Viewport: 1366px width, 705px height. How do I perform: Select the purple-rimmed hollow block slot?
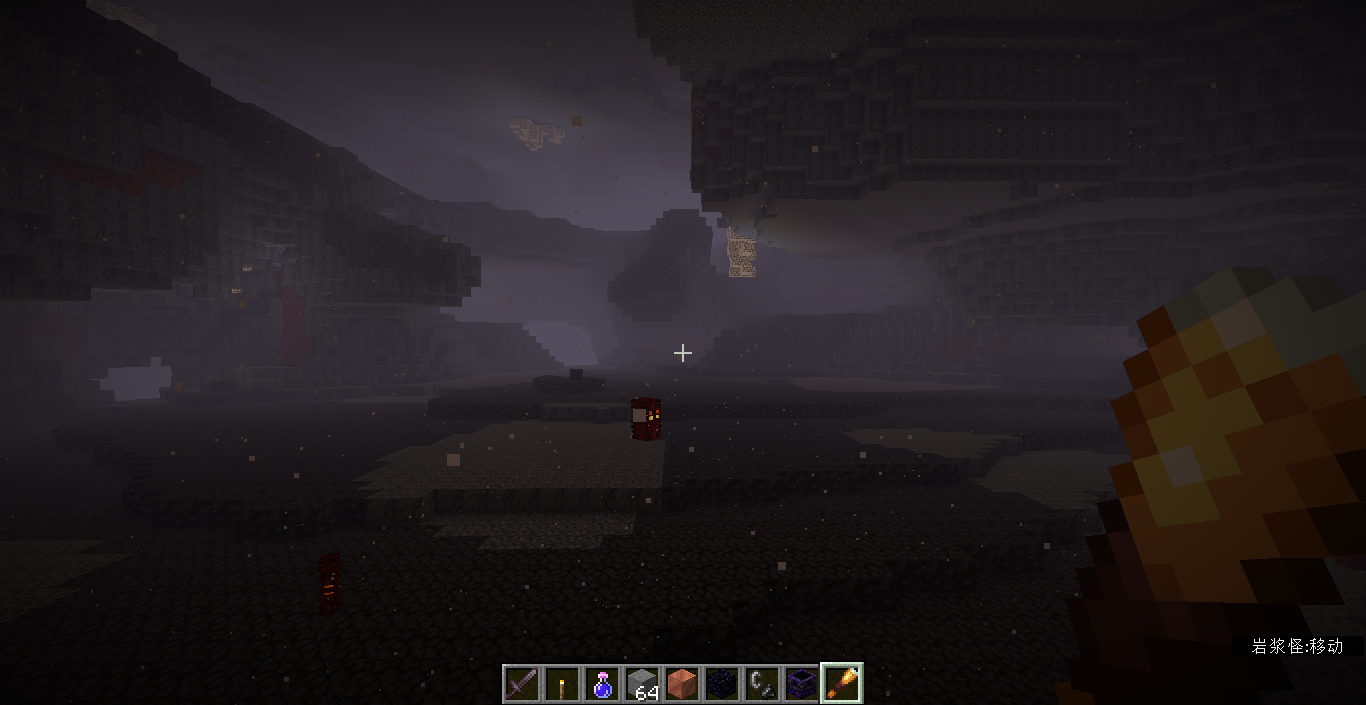coord(802,684)
